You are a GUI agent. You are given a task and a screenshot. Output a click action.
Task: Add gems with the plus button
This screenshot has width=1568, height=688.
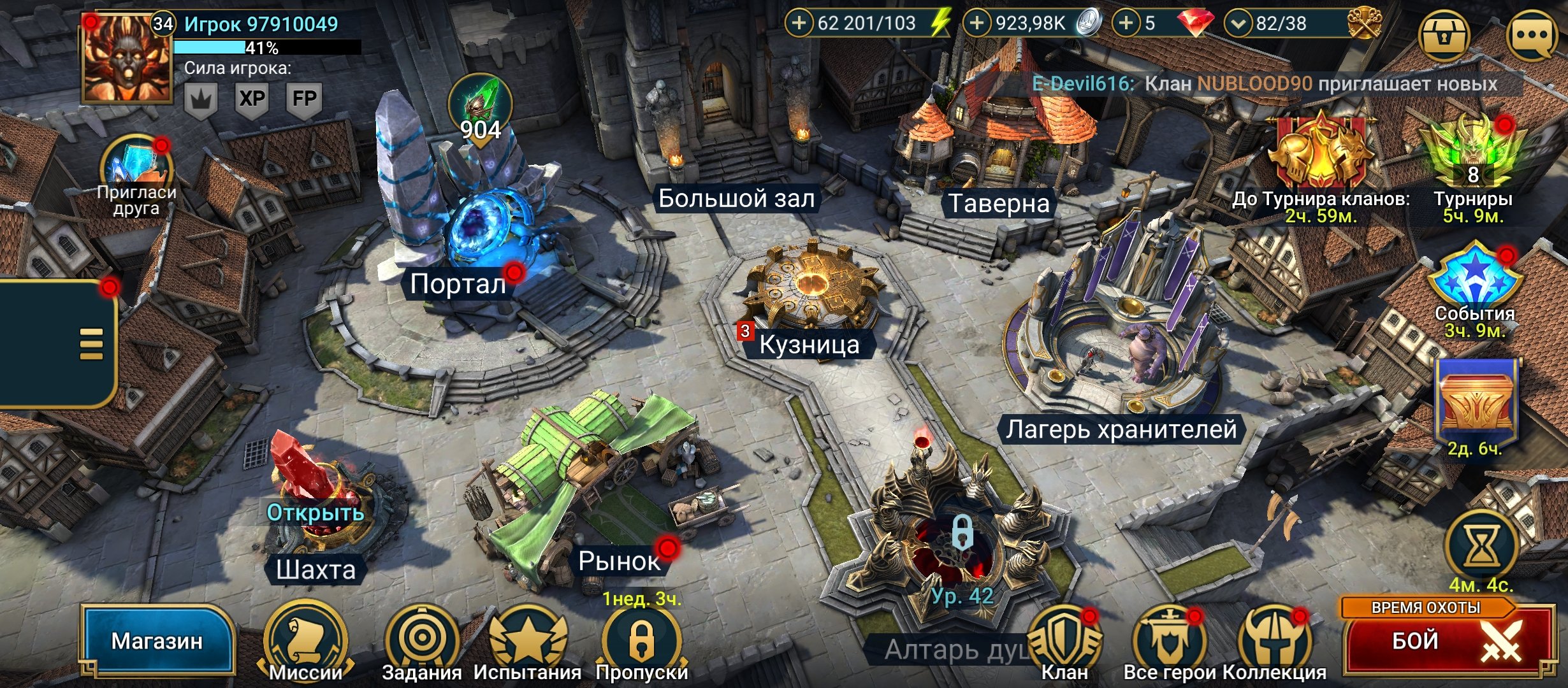(1126, 24)
